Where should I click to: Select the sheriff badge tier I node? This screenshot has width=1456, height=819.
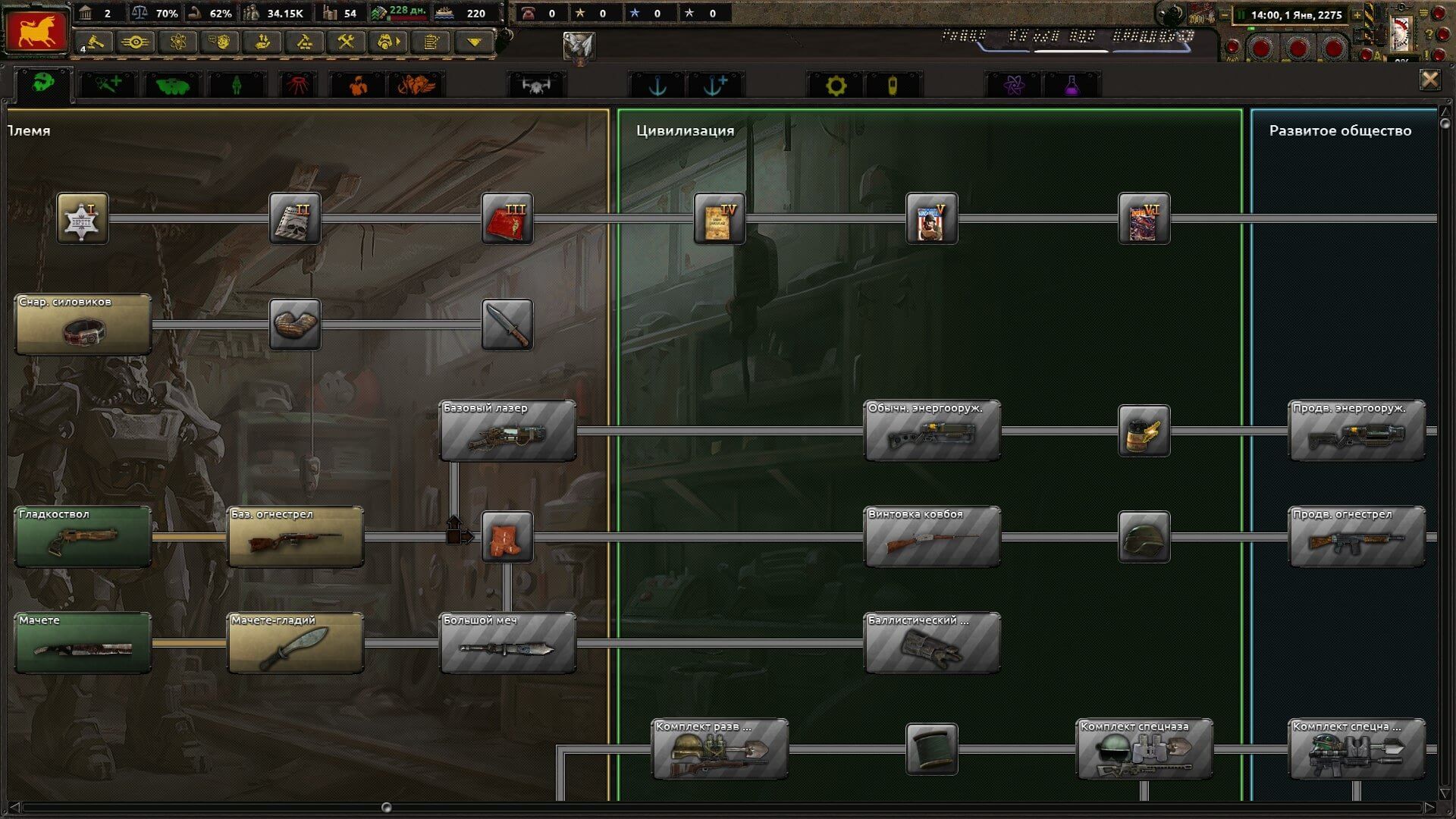point(83,218)
